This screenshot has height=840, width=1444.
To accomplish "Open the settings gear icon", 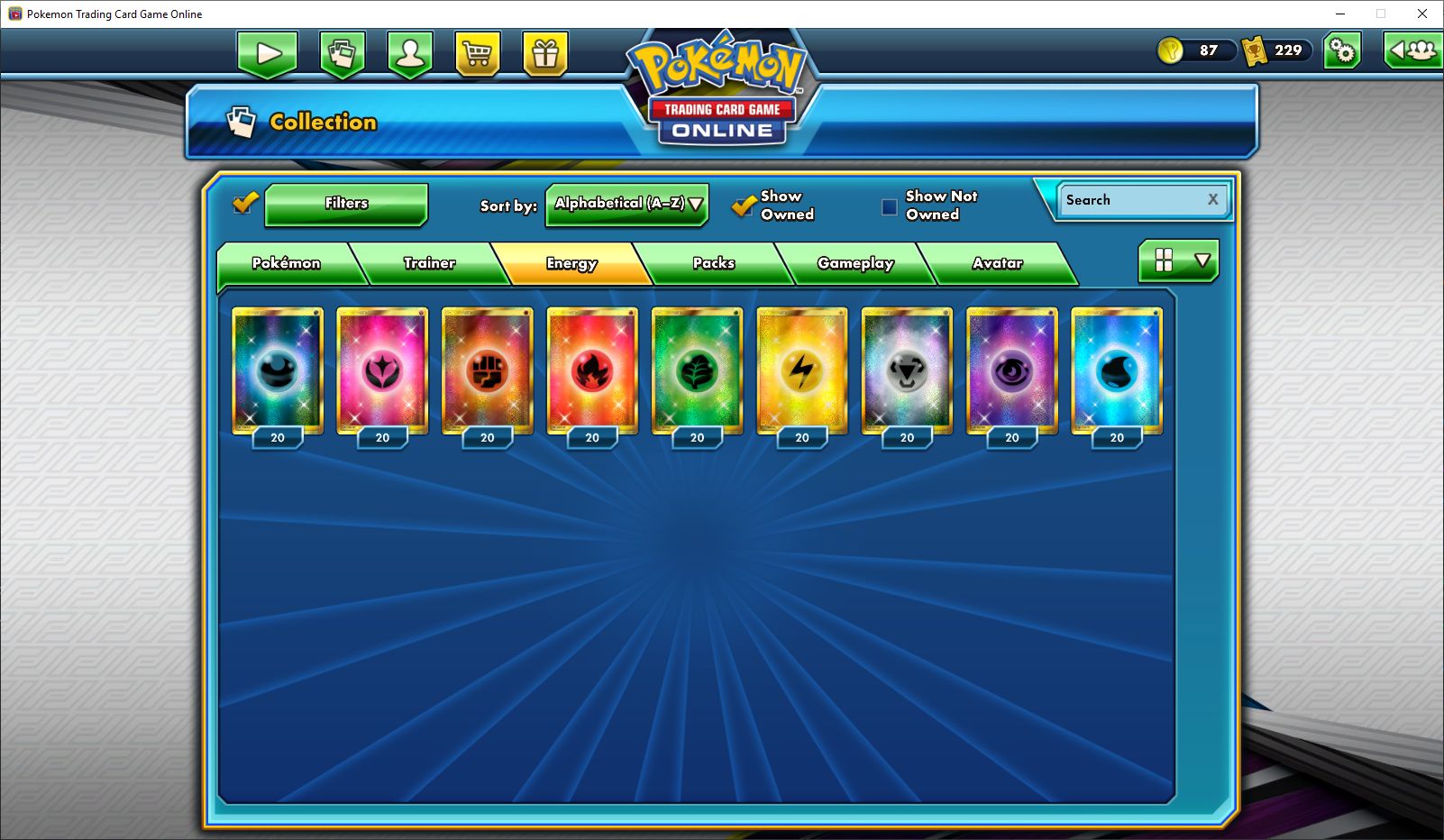I will coord(1343,51).
